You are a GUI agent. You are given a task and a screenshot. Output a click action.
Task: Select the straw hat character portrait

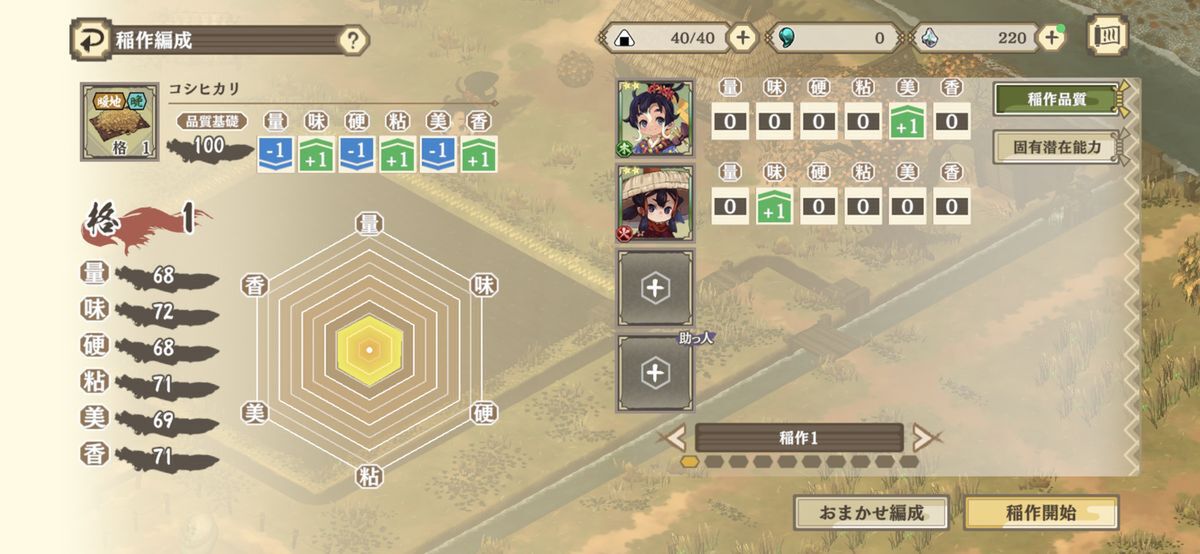click(x=655, y=205)
